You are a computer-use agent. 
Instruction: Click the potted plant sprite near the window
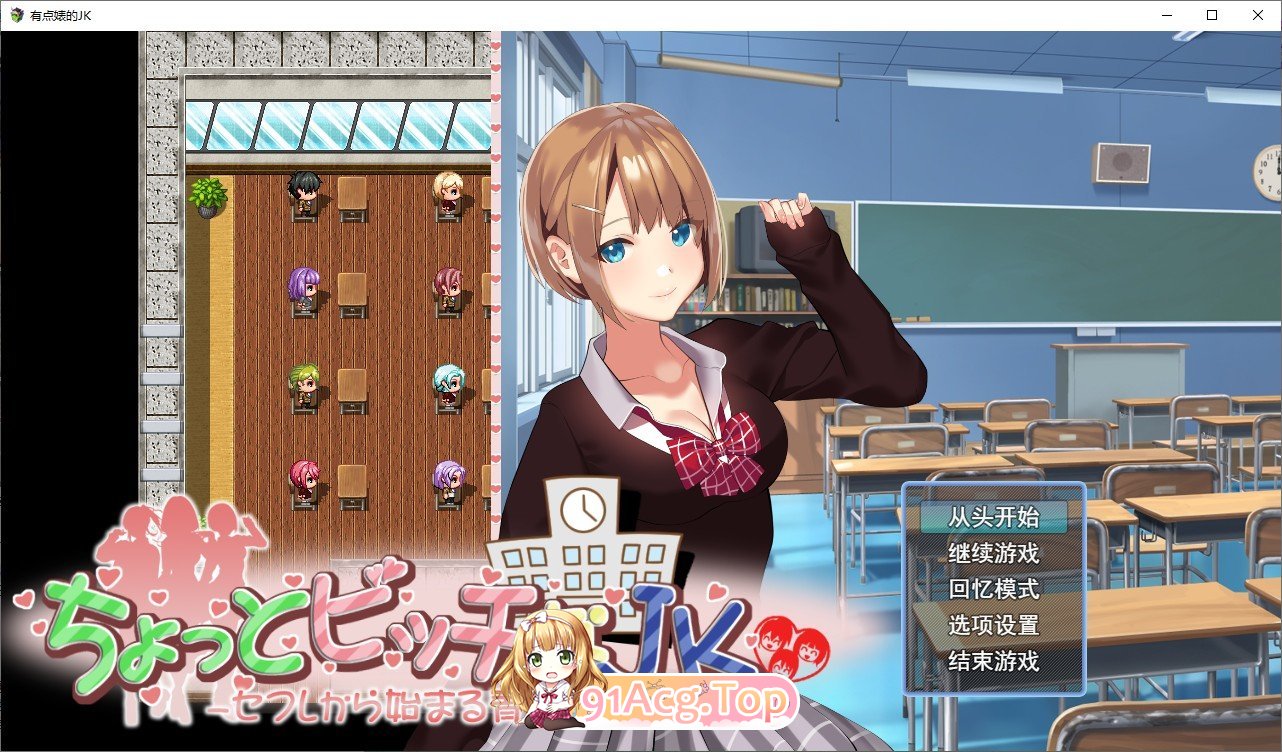207,194
